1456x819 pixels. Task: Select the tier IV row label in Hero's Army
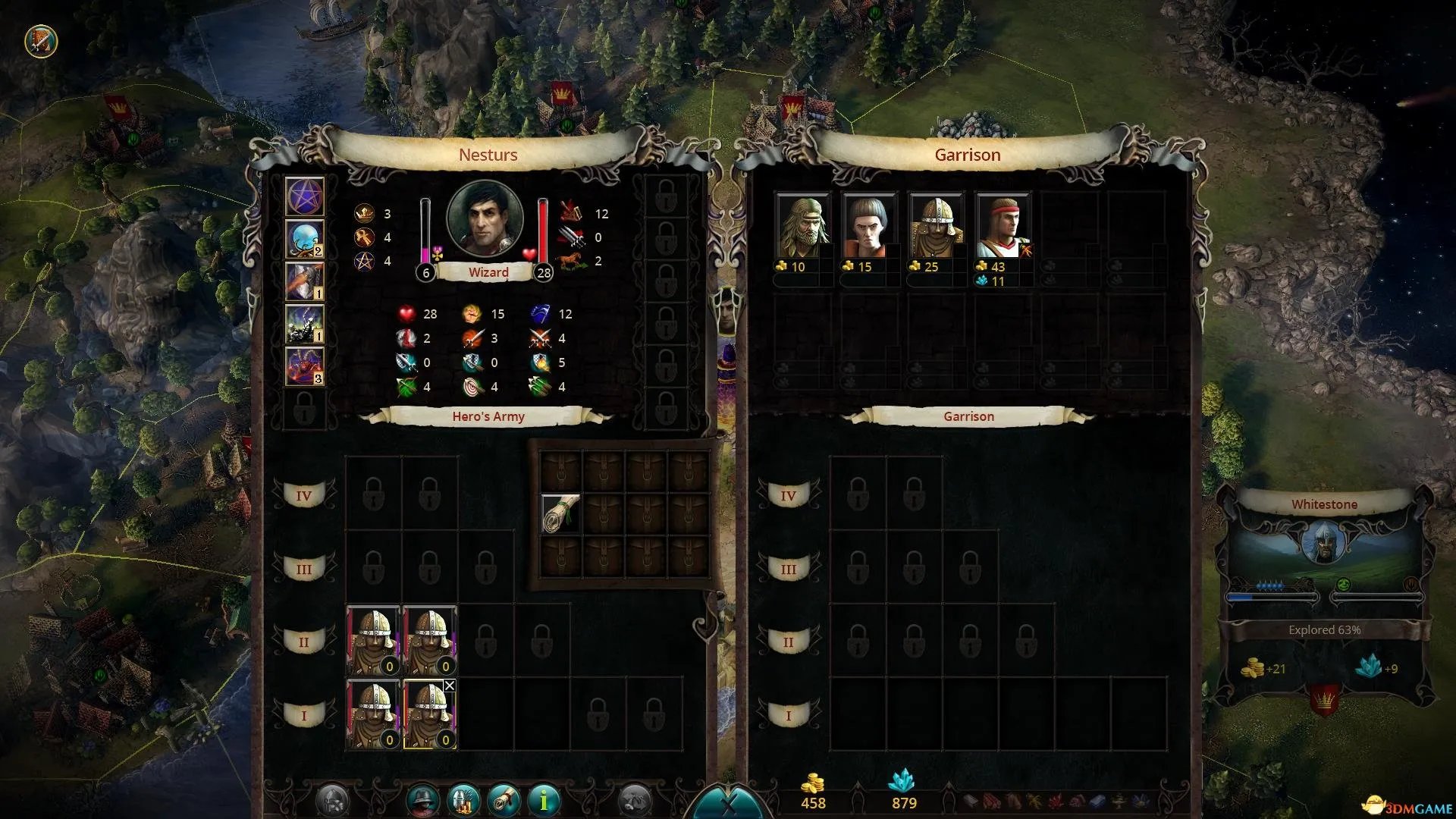[303, 496]
